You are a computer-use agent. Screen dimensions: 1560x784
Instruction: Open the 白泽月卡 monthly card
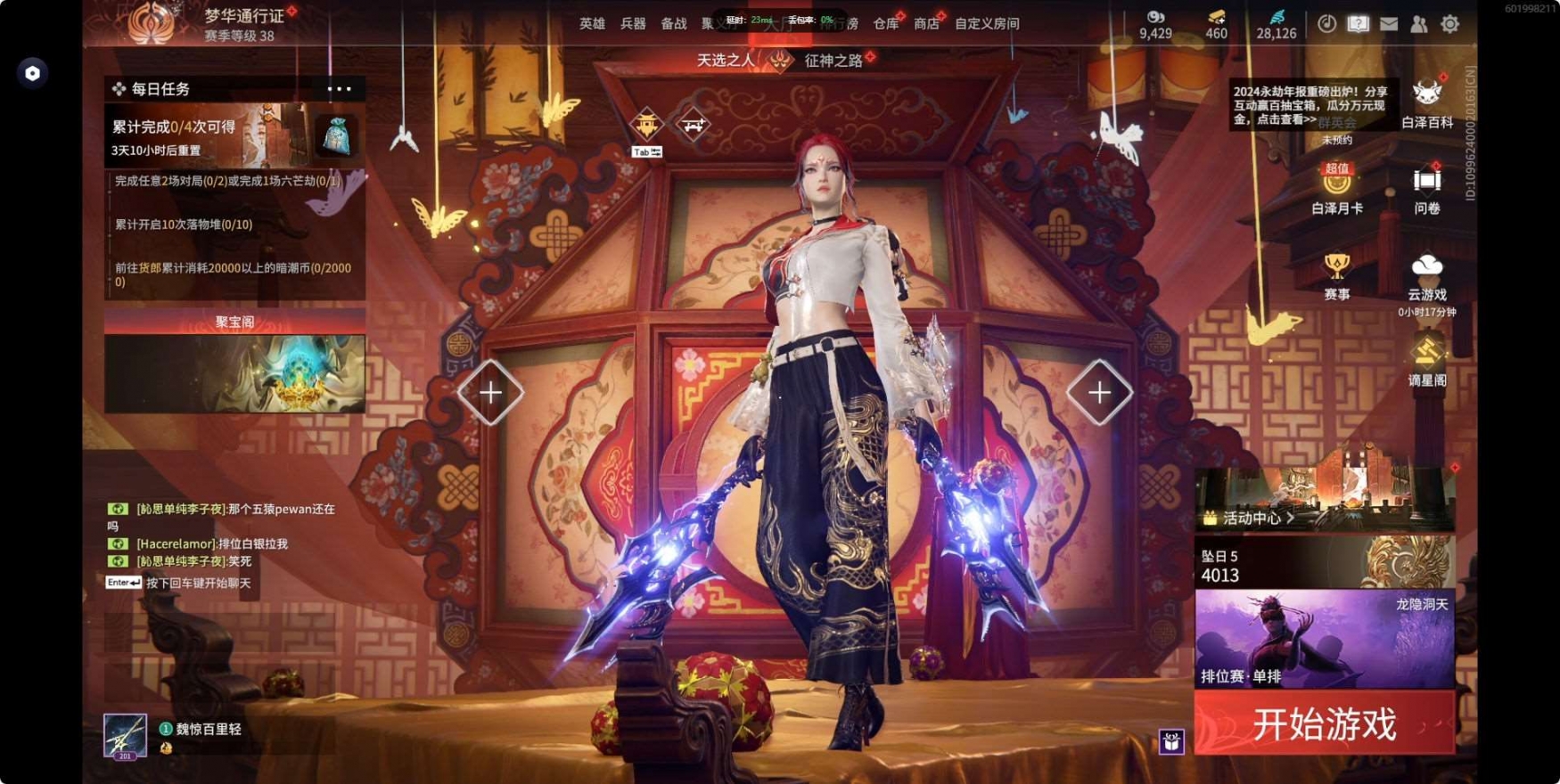click(x=1336, y=189)
